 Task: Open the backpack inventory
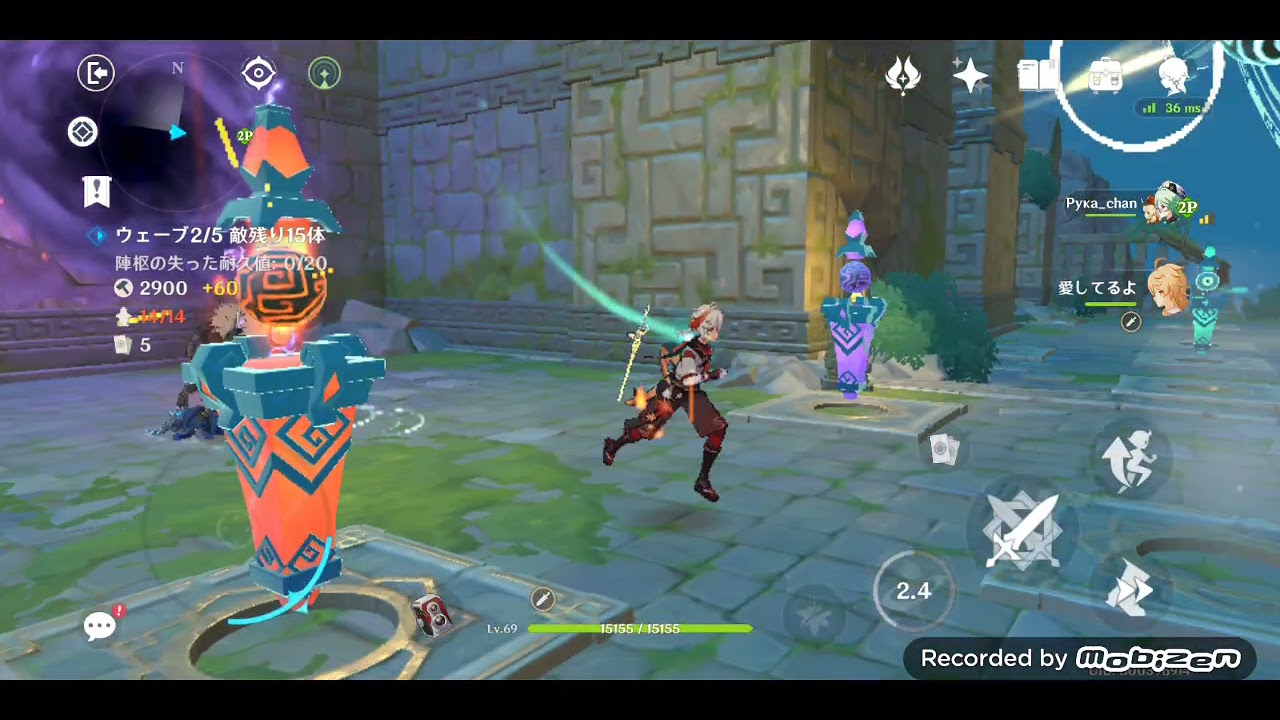[x=1105, y=75]
